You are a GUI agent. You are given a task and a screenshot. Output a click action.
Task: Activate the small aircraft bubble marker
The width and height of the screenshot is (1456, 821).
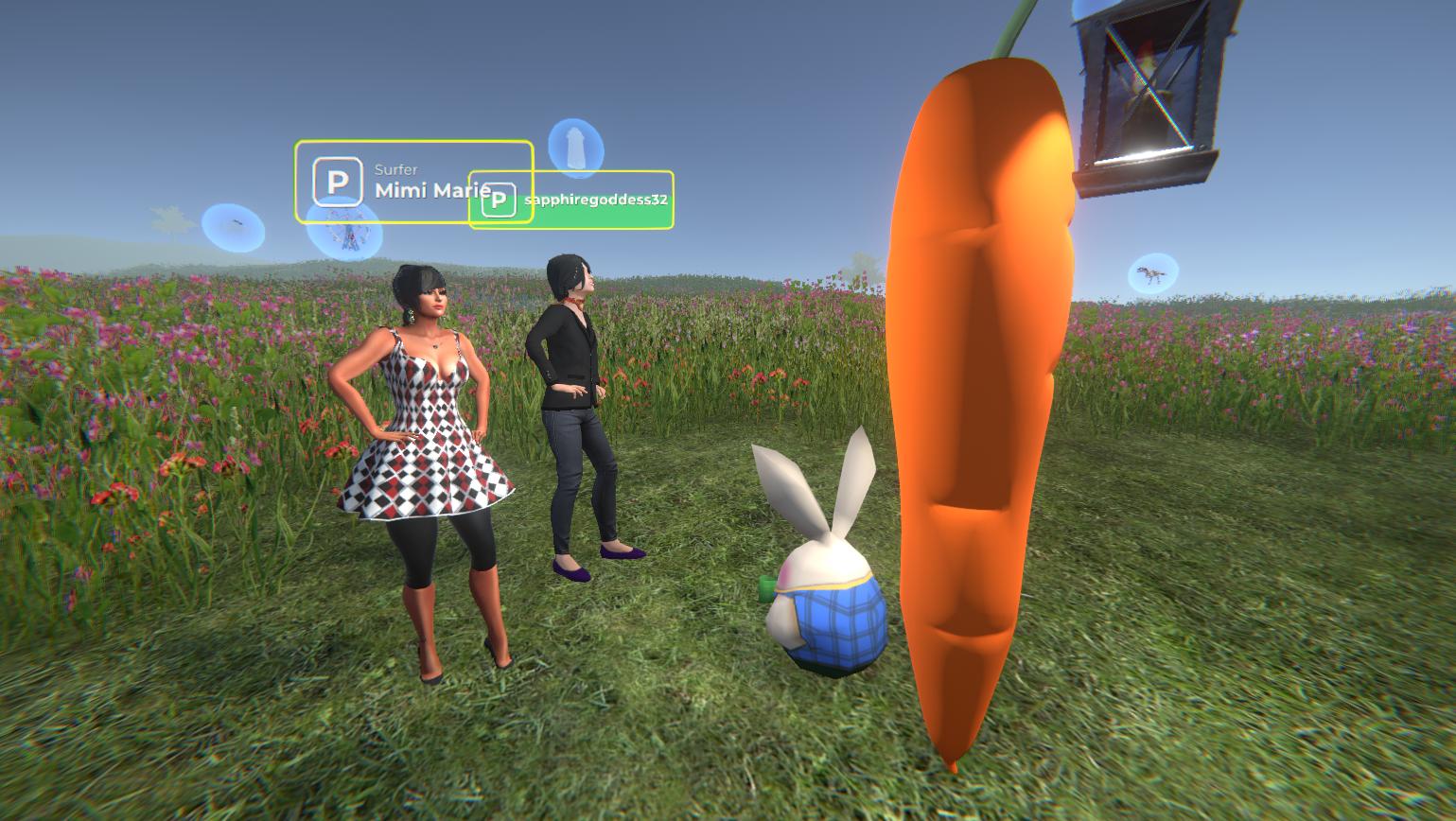(233, 227)
